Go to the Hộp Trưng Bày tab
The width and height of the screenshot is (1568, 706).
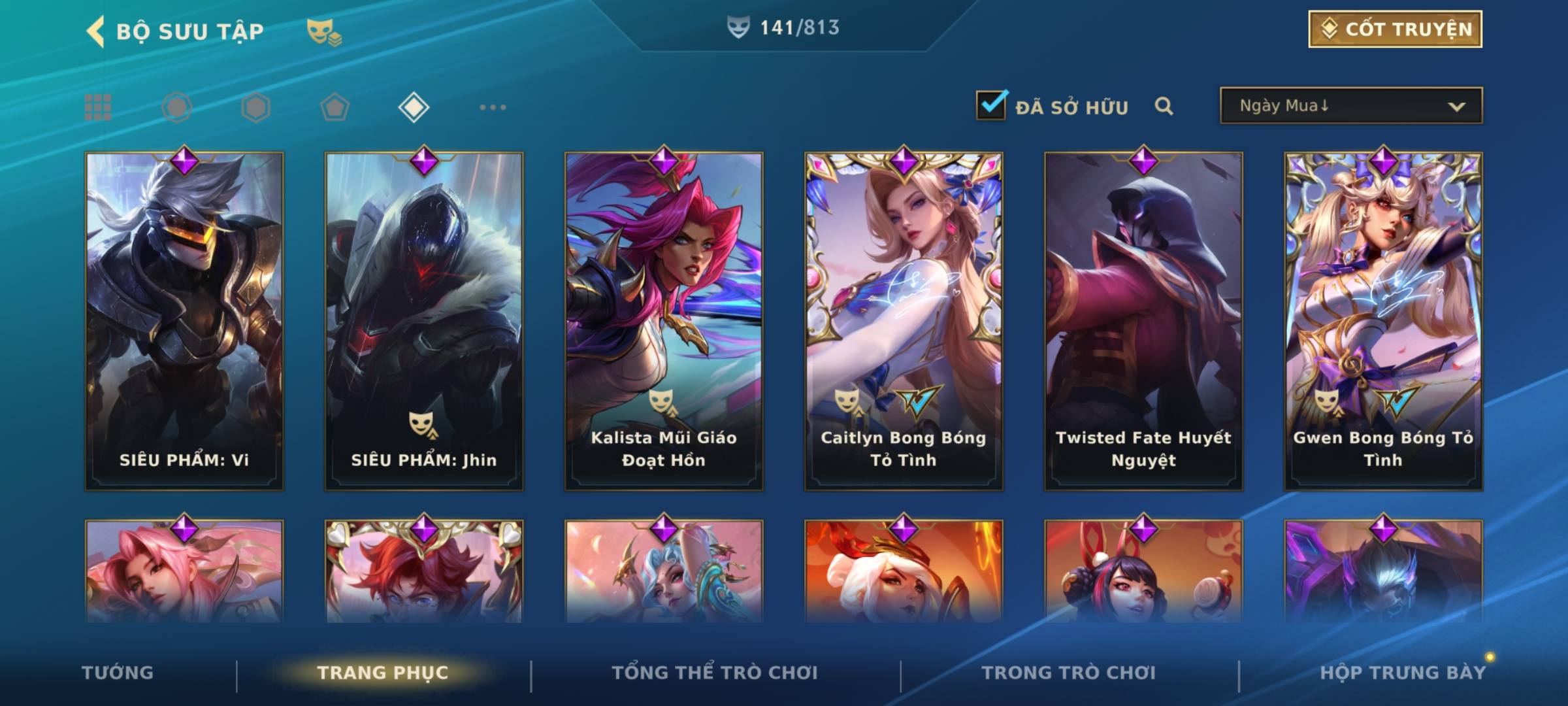(x=1403, y=673)
